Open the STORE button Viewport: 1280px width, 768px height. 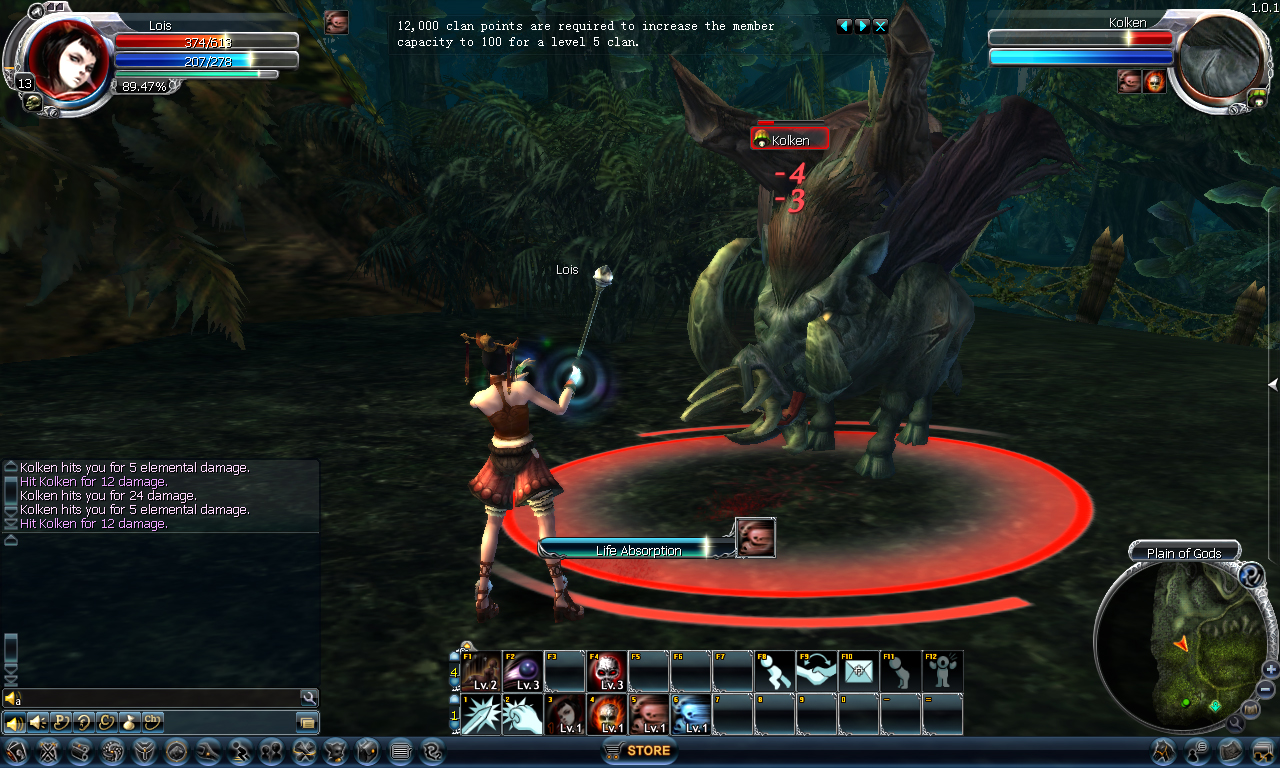639,750
